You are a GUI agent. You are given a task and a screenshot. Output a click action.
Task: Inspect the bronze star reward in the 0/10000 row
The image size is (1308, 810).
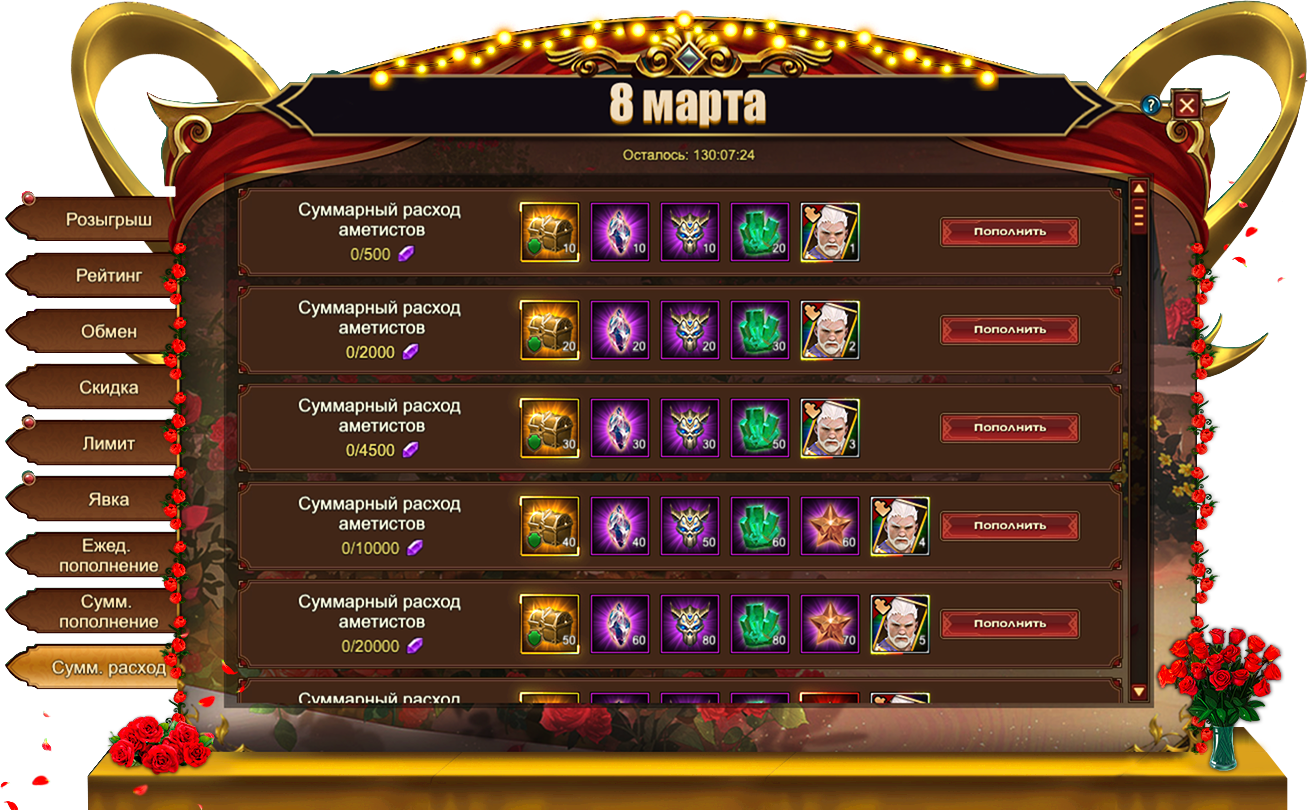830,526
